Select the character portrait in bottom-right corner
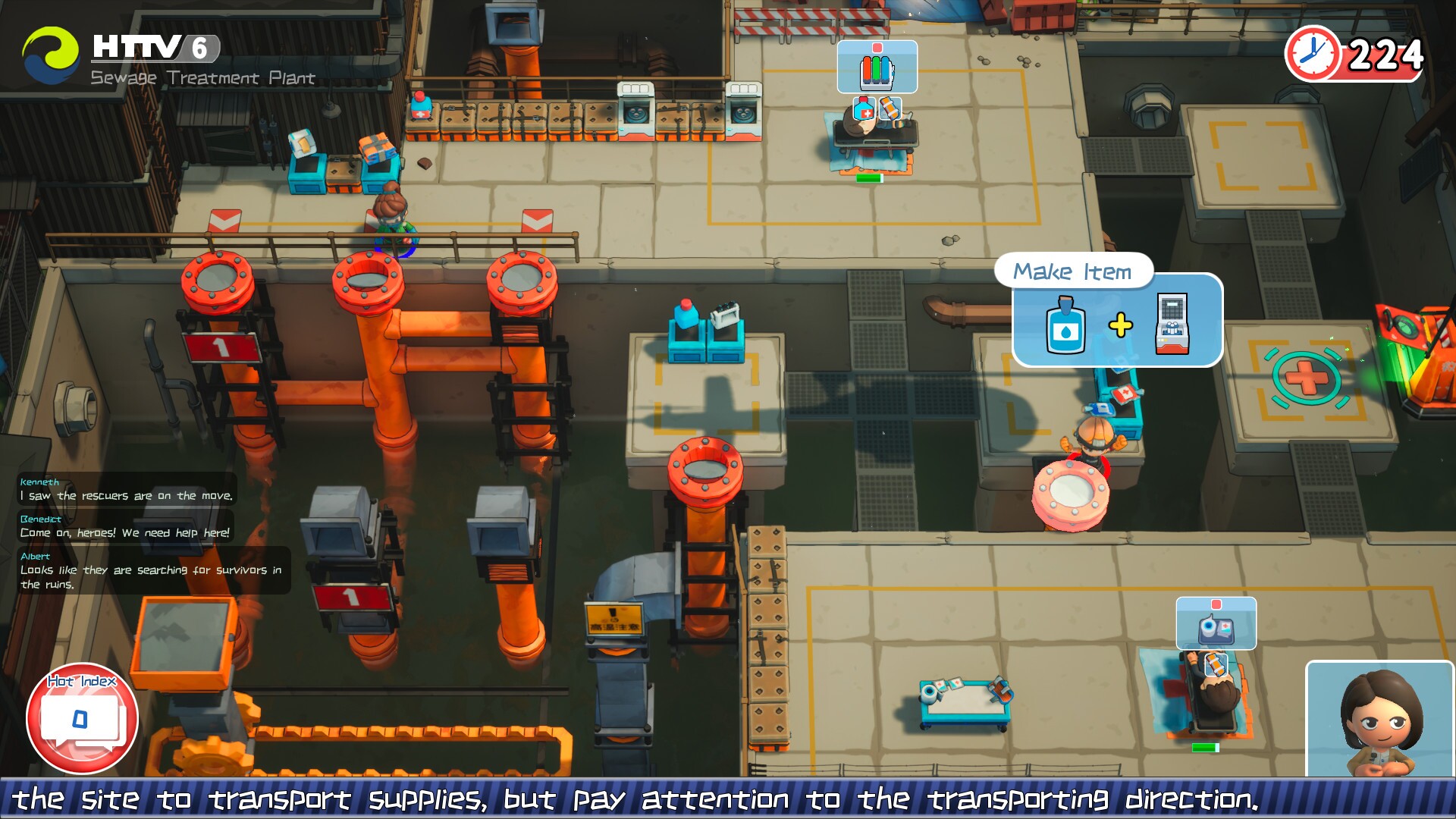1456x819 pixels. (1380, 724)
